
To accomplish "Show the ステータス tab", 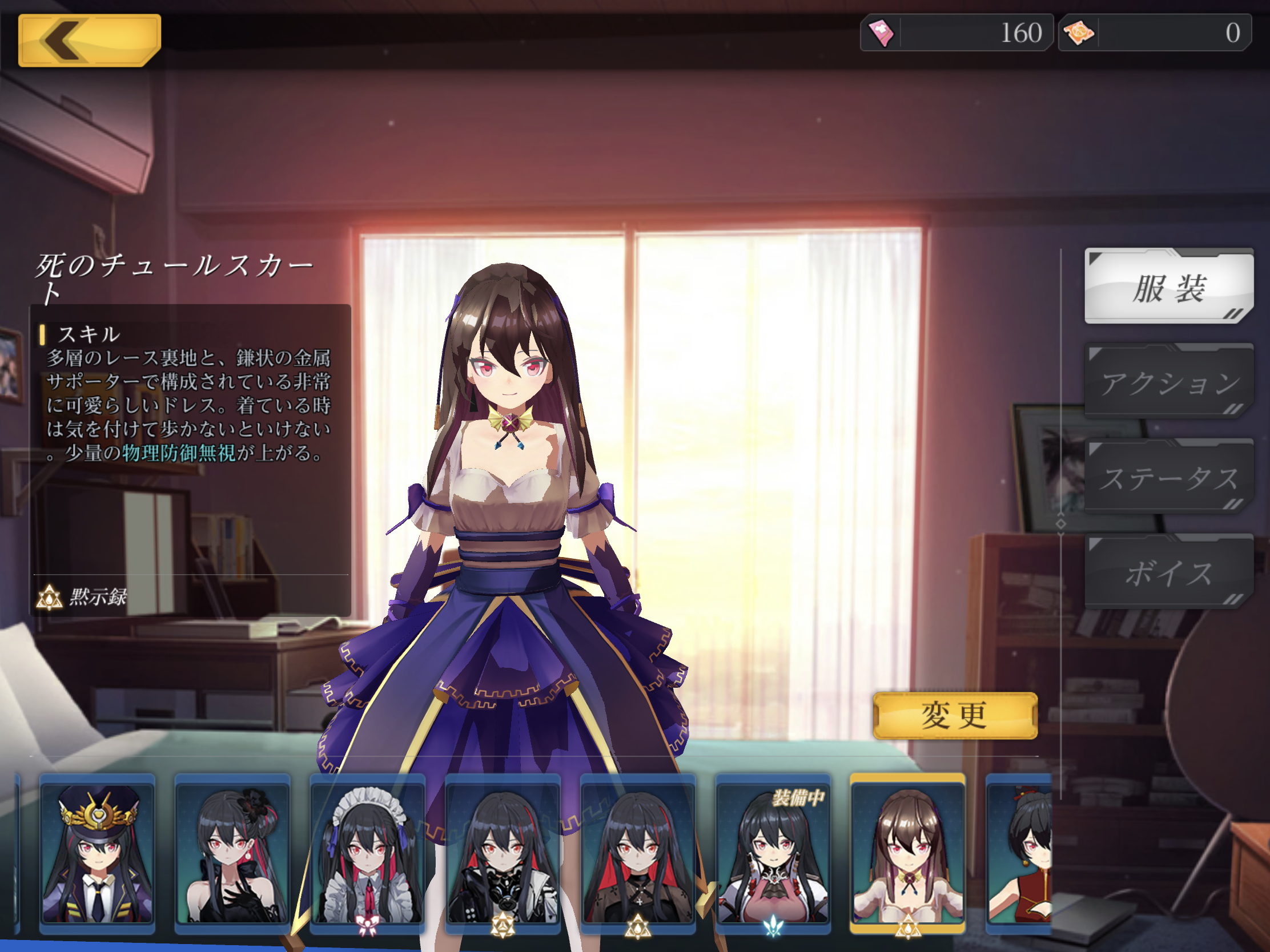I will (1168, 478).
